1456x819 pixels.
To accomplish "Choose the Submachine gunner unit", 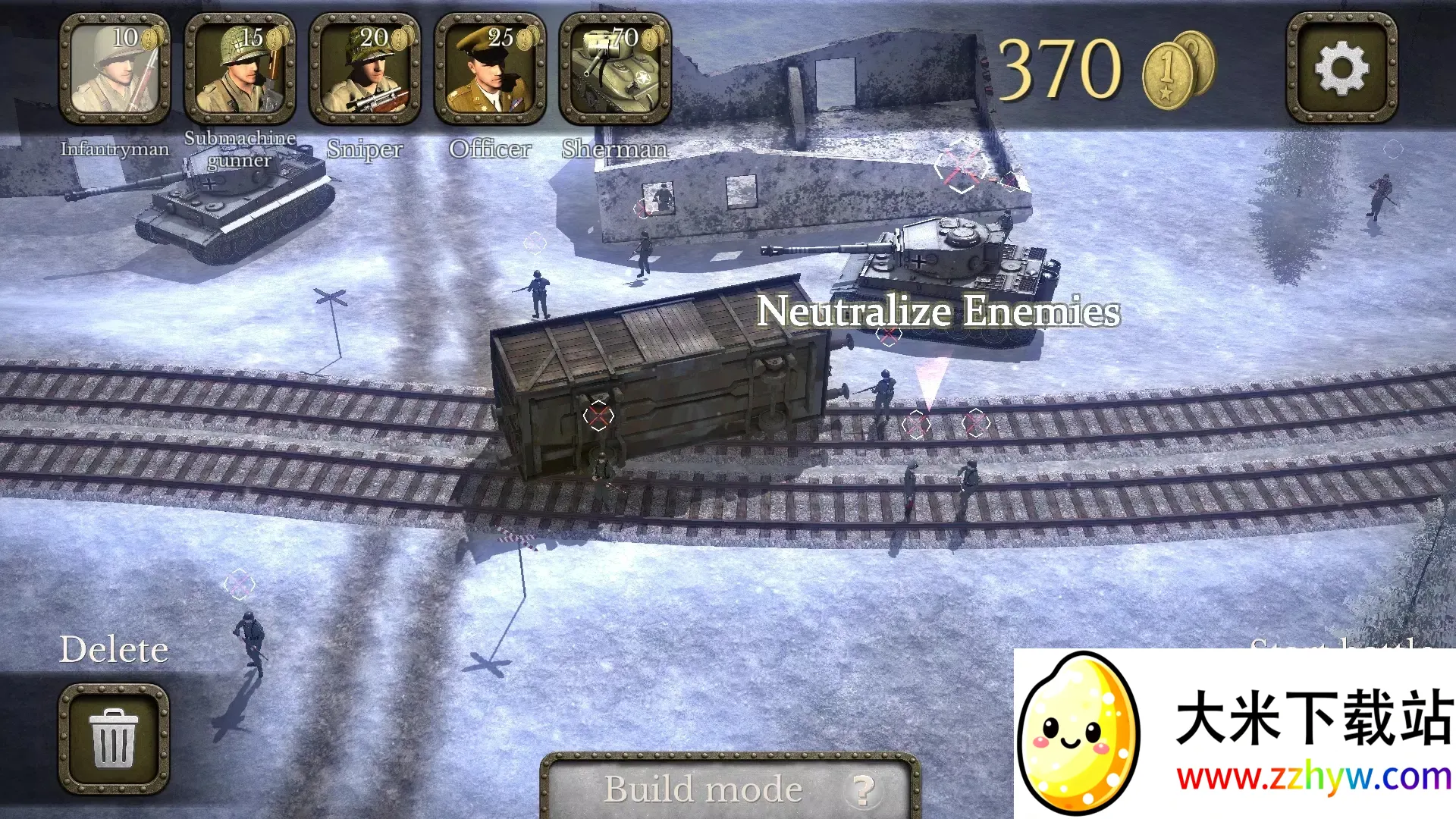I will click(240, 70).
